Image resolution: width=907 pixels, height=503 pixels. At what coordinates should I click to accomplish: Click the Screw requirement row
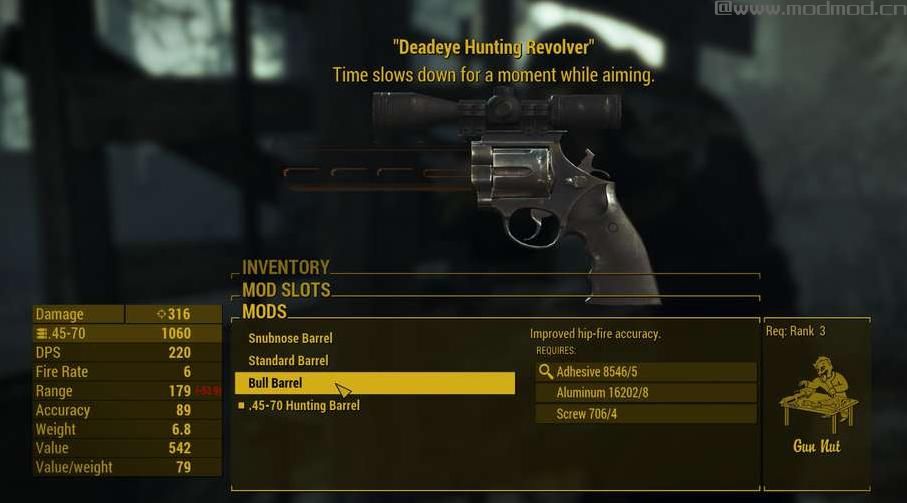pyautogui.click(x=646, y=414)
